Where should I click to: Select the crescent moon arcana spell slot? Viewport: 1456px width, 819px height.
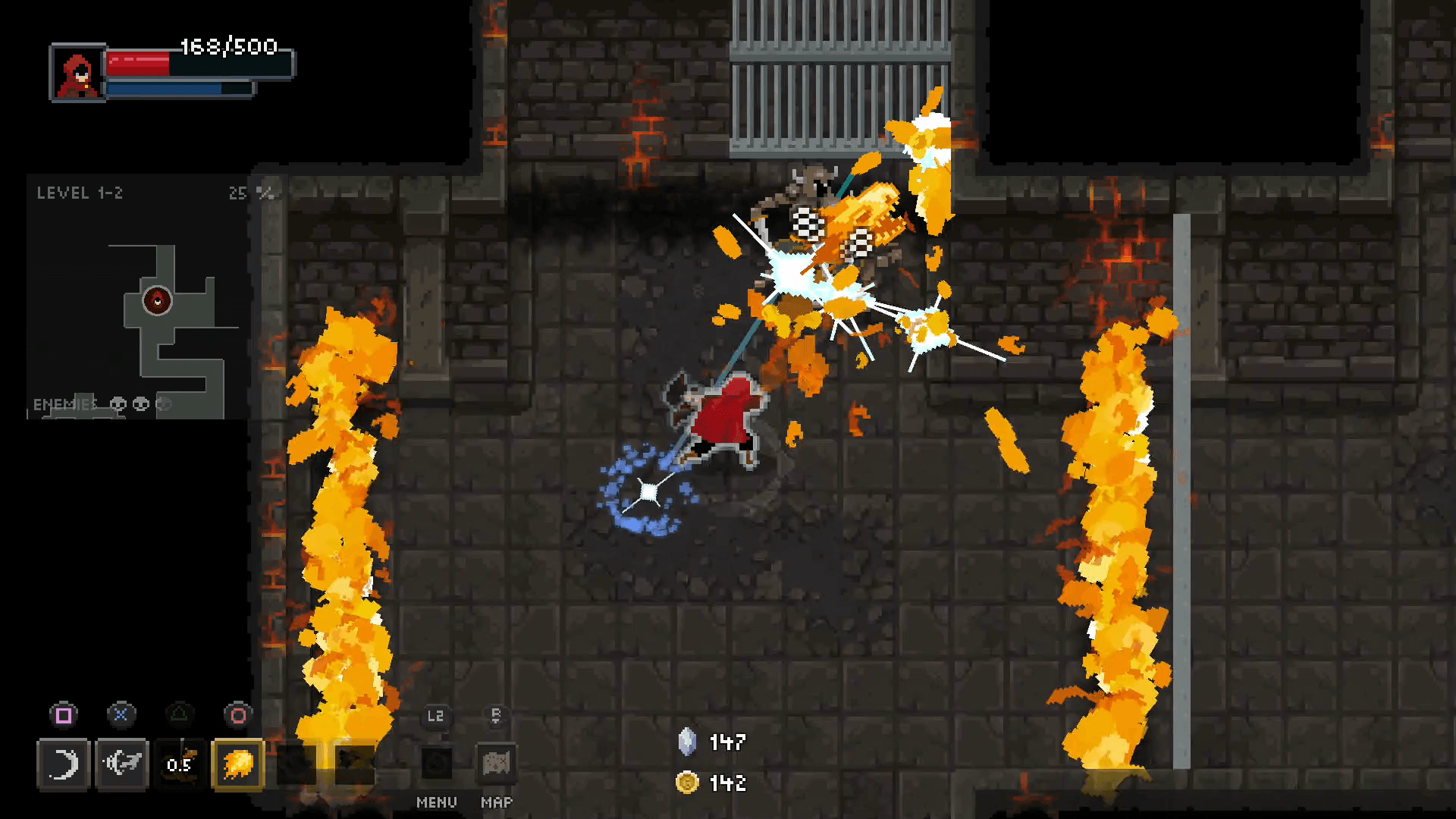coord(64,764)
